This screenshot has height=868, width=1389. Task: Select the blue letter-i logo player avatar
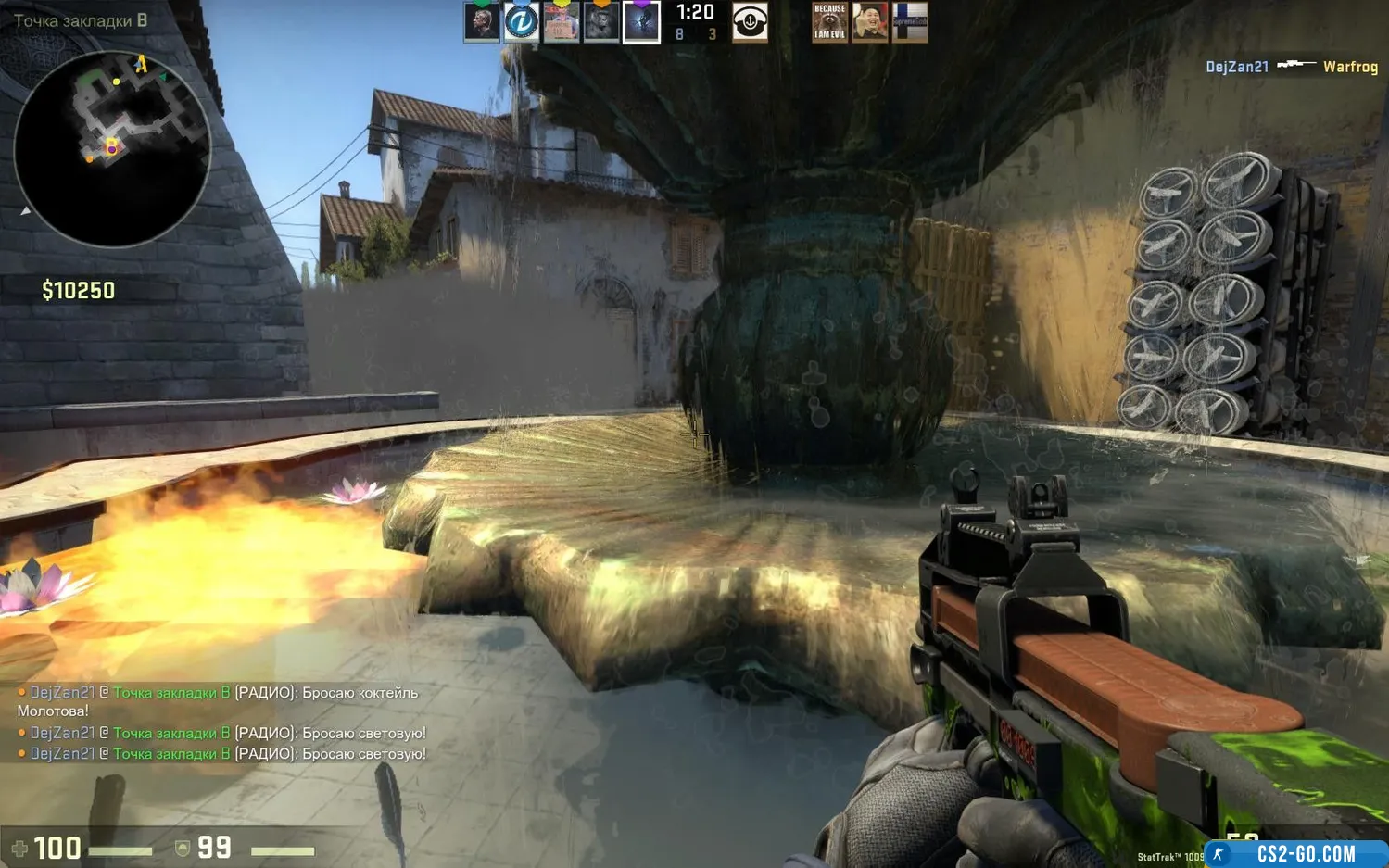click(x=521, y=22)
